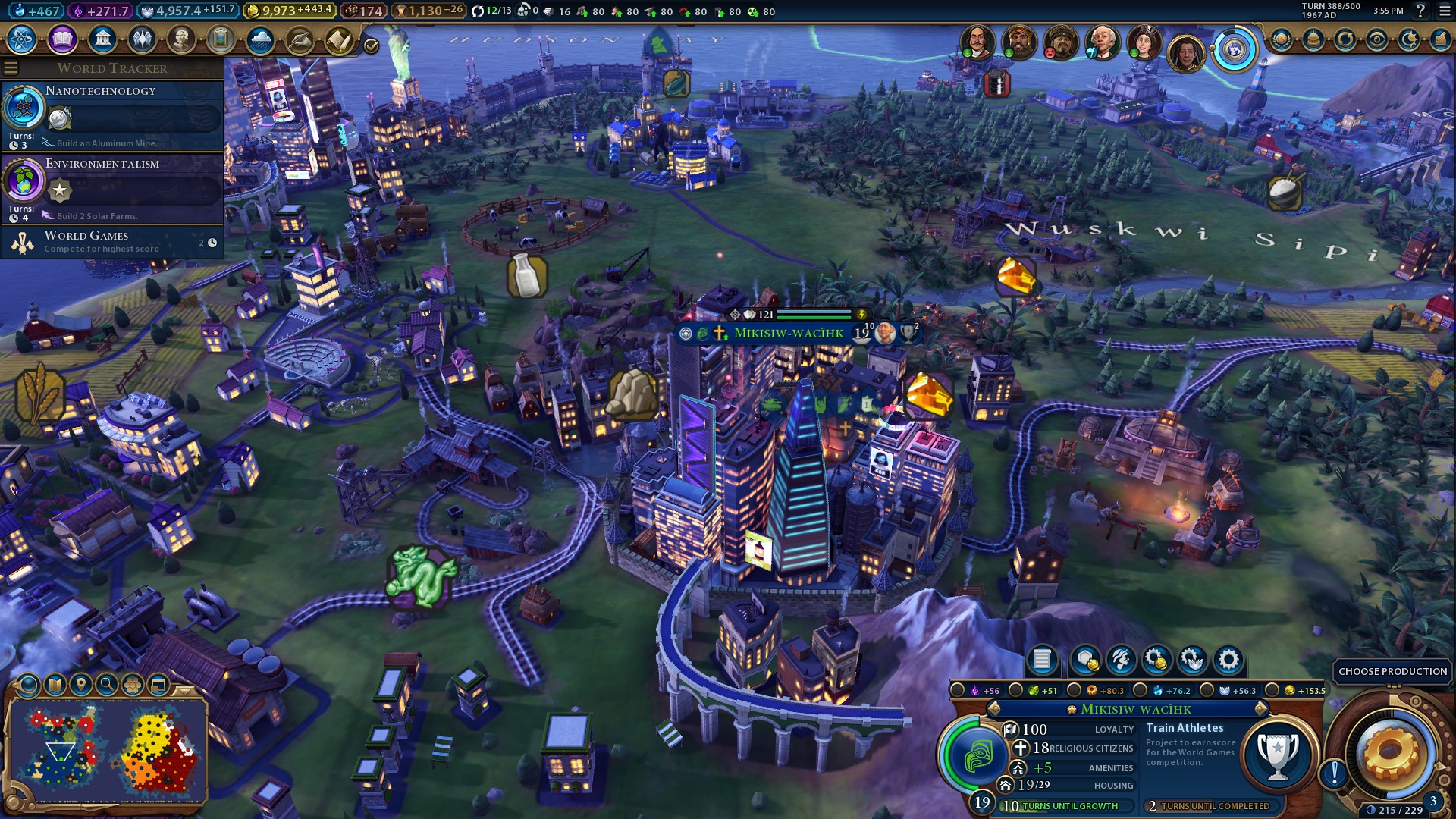Open the Civilopedia question mark button
Viewport: 1456px width, 819px height.
[x=1420, y=11]
